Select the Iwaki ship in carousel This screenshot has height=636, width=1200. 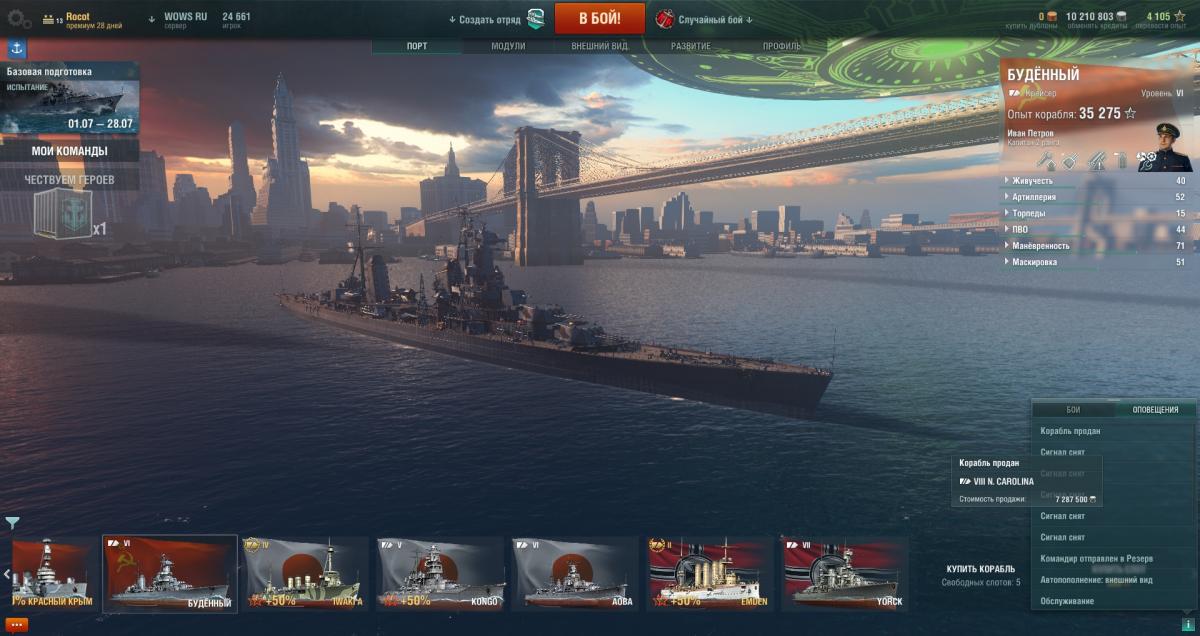(x=304, y=573)
